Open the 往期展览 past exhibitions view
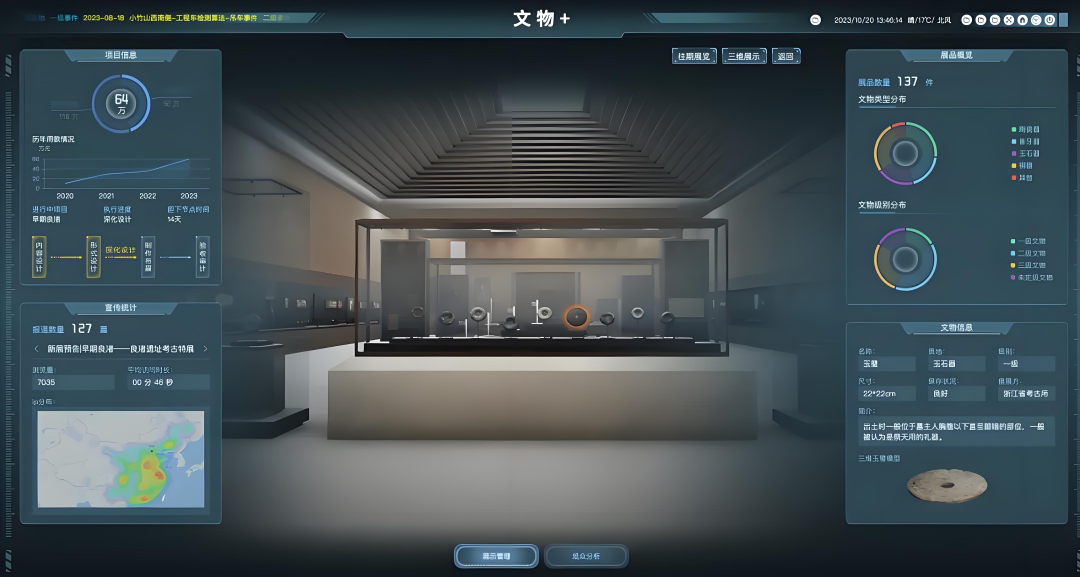Viewport: 1080px width, 577px height. (693, 57)
